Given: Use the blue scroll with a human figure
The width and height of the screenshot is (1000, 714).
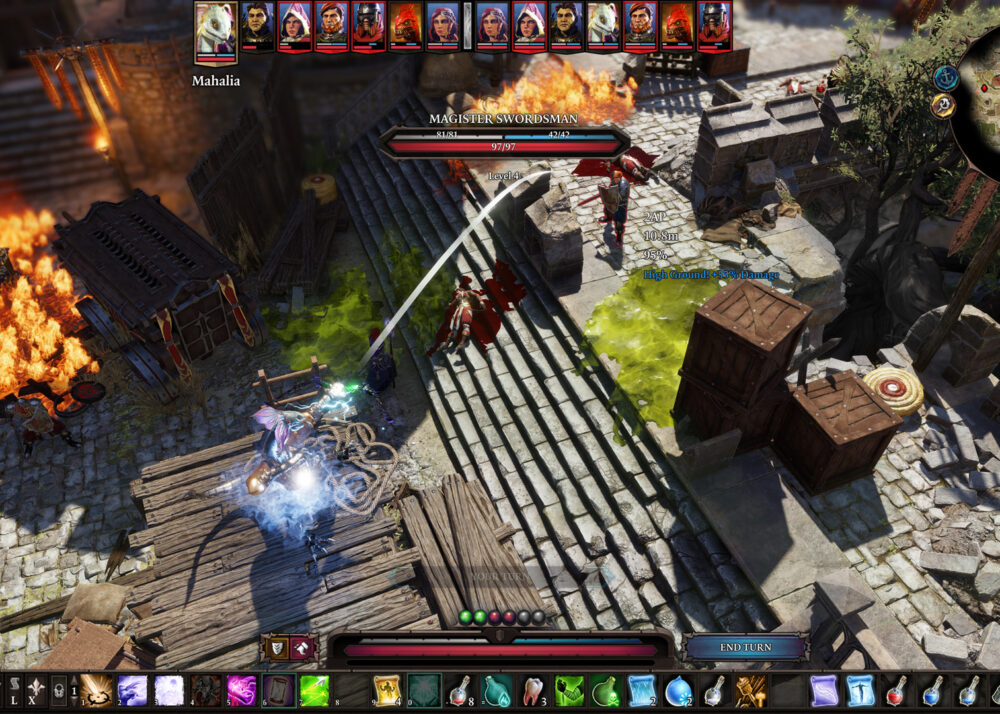Looking at the screenshot, I should click(x=860, y=690).
